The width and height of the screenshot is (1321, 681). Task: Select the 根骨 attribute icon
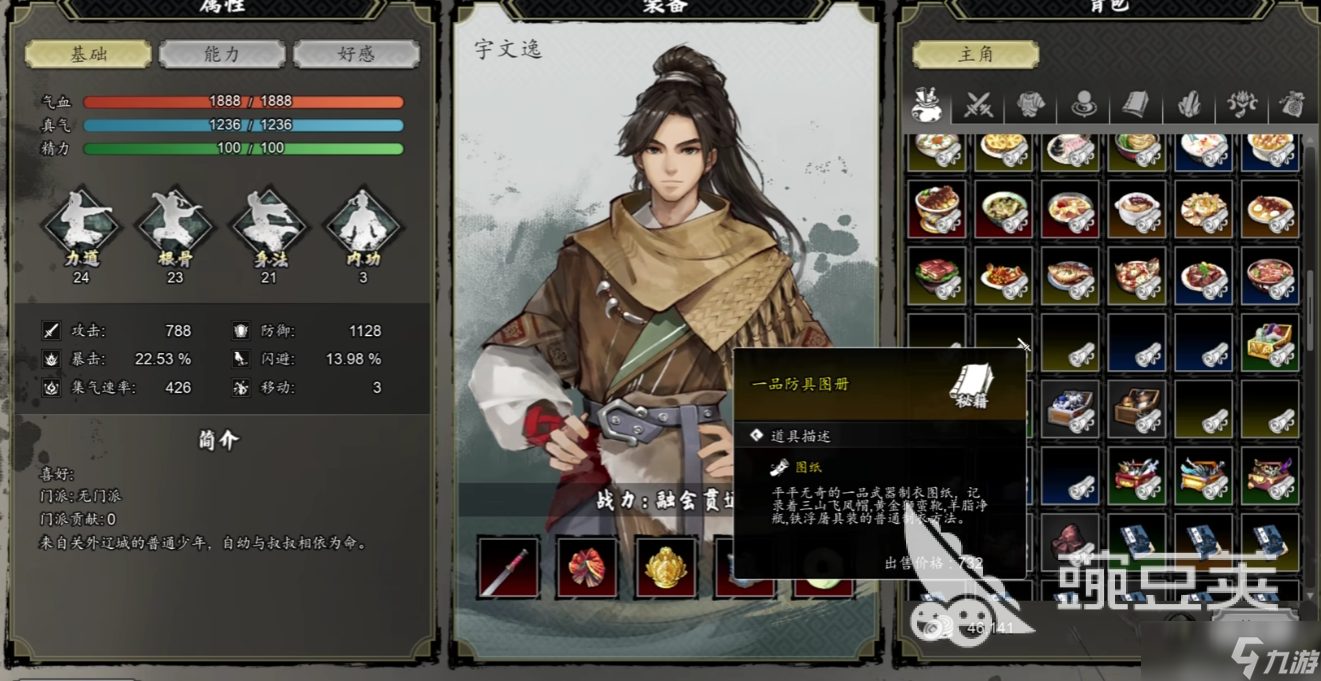click(175, 227)
